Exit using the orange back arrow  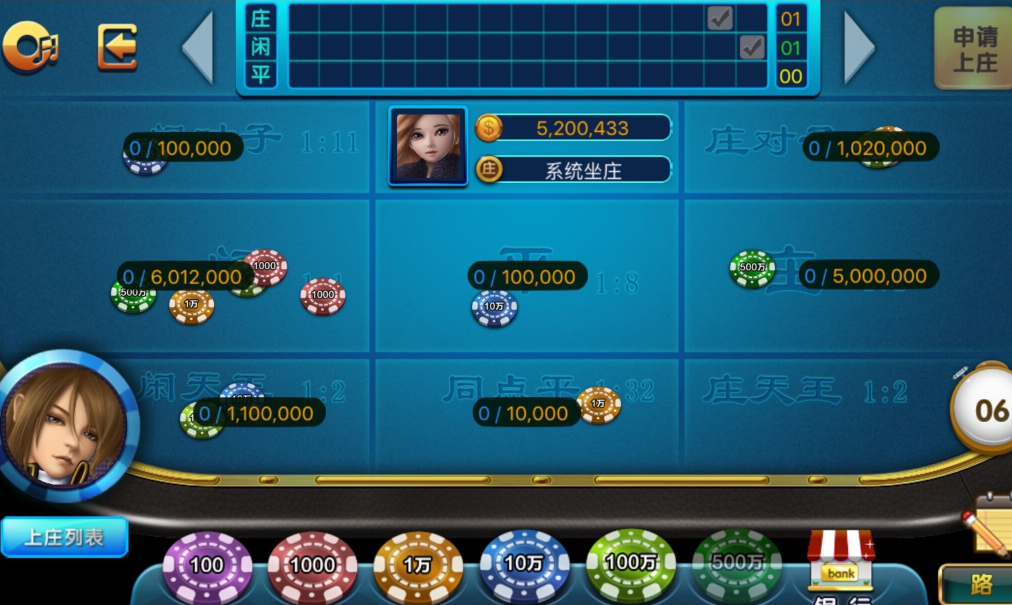click(x=117, y=47)
